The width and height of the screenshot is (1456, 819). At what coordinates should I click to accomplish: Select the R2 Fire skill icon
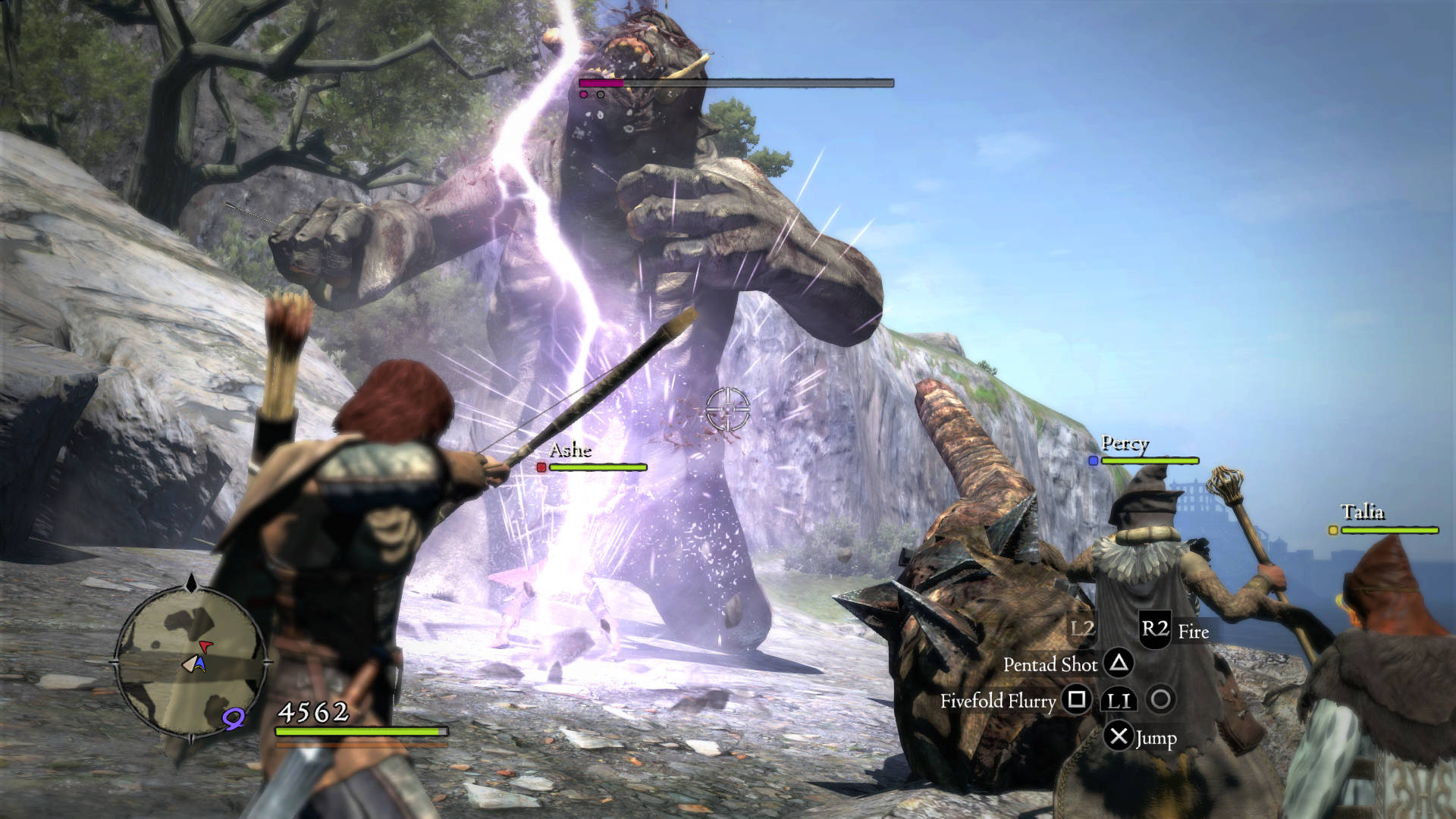point(1156,630)
